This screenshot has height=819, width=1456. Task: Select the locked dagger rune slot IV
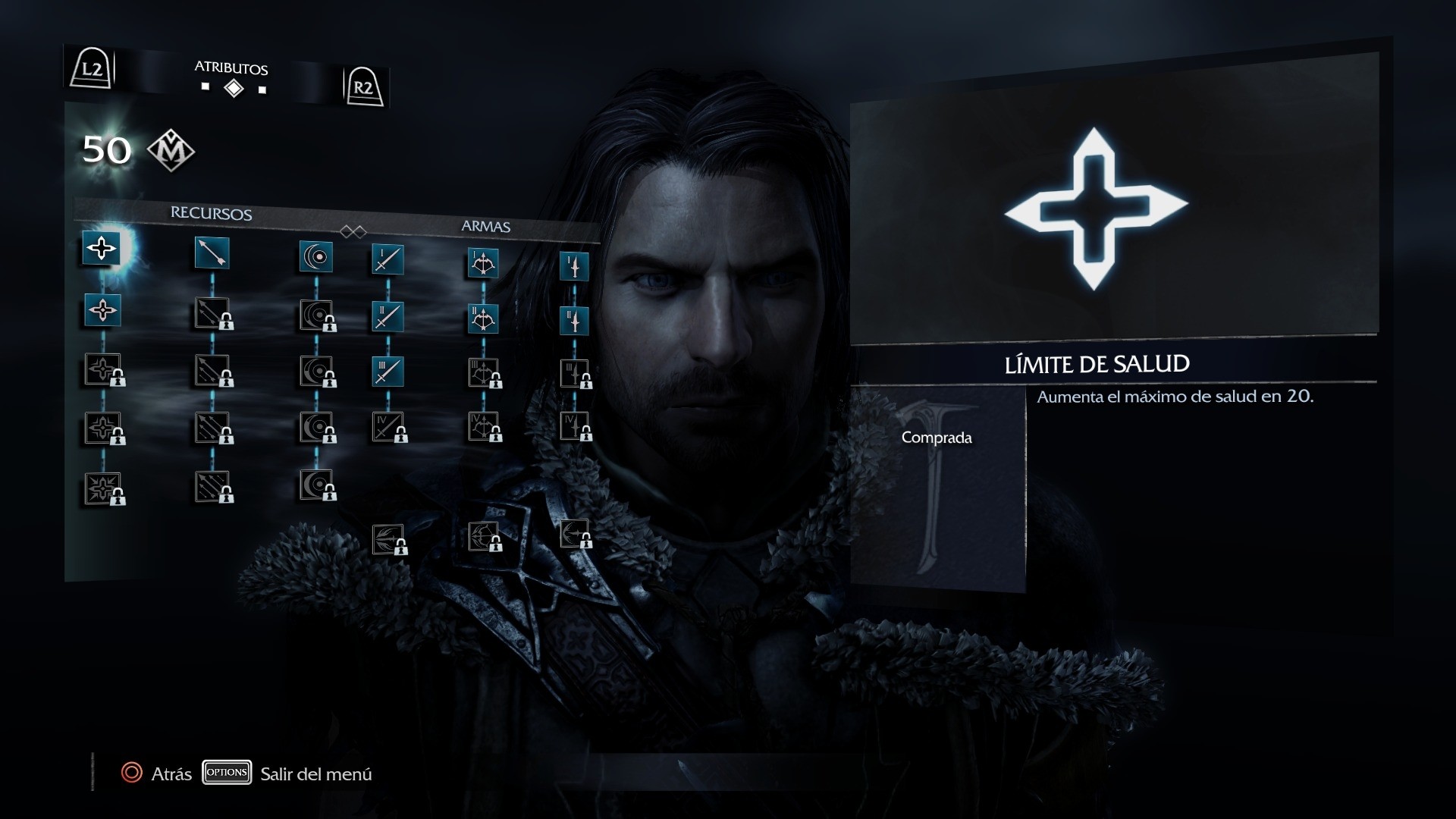[575, 426]
